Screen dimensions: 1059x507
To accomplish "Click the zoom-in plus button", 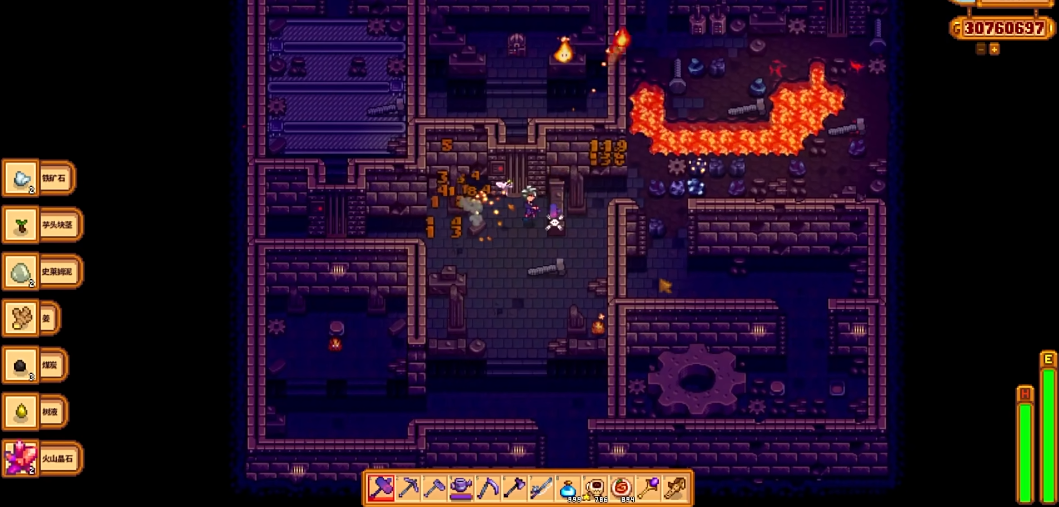I will 994,49.
